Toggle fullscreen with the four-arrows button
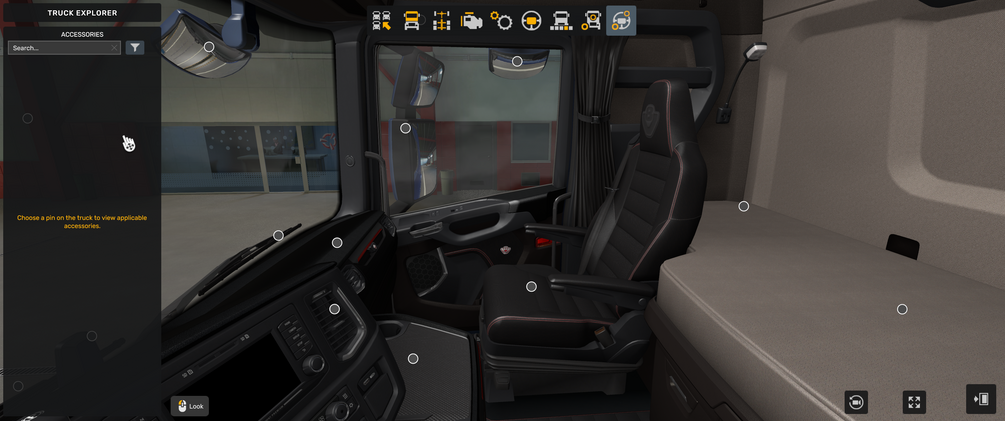The height and width of the screenshot is (421, 1005). click(914, 402)
